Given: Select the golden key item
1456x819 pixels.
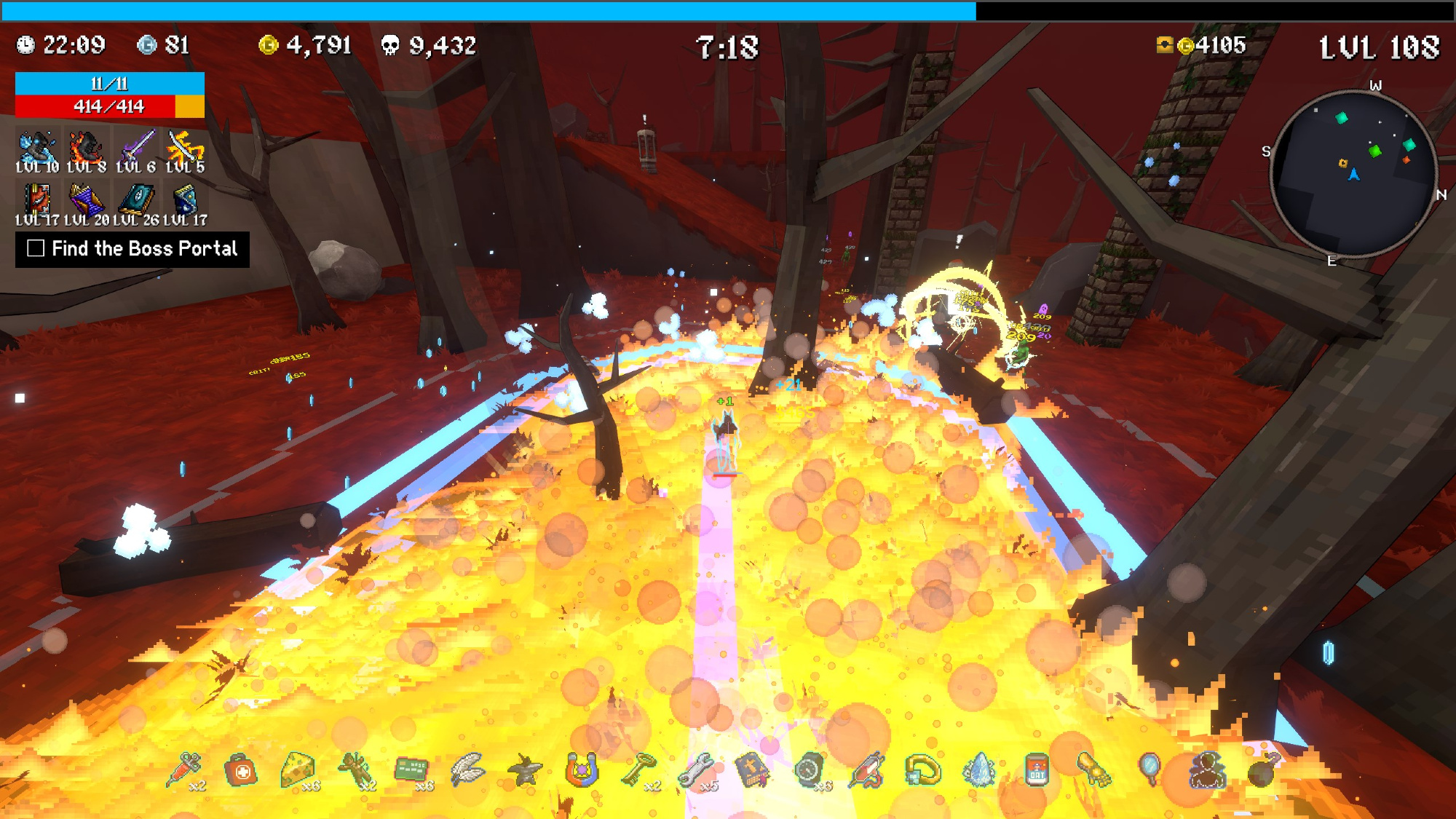Looking at the screenshot, I should [638, 769].
